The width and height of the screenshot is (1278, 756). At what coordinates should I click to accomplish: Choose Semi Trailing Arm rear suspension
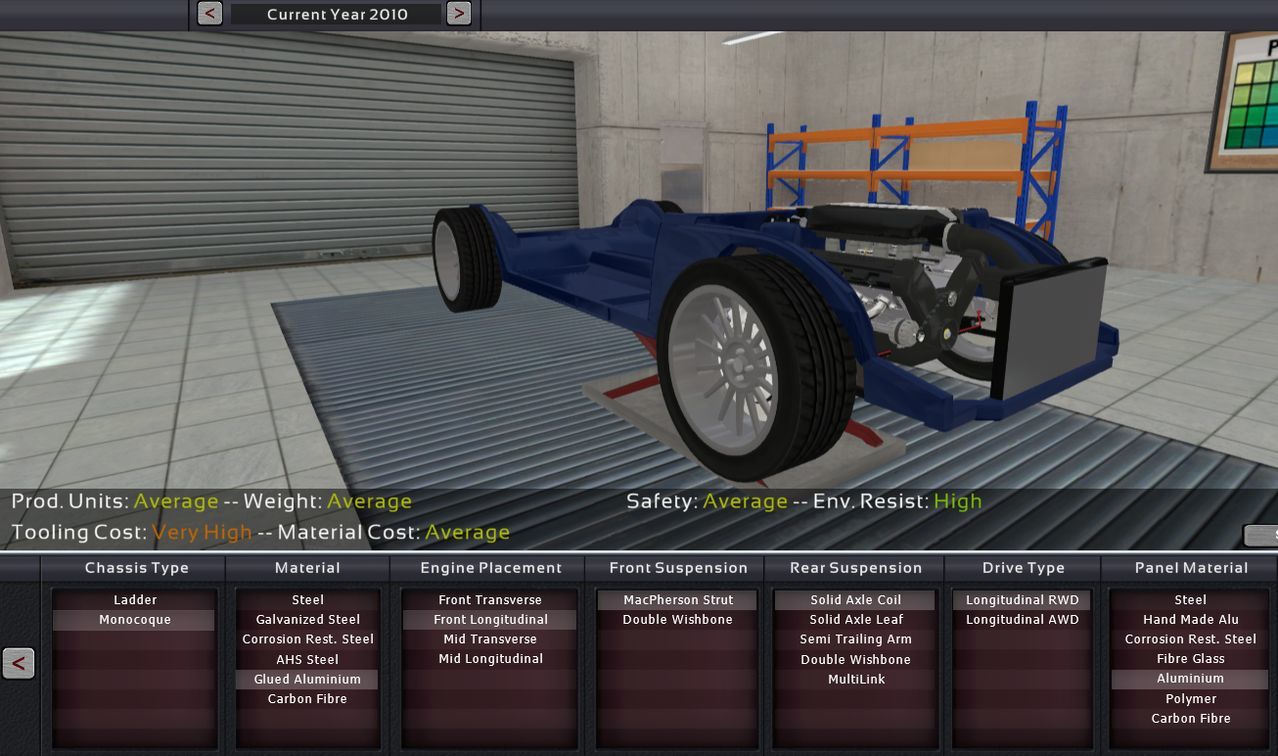856,639
